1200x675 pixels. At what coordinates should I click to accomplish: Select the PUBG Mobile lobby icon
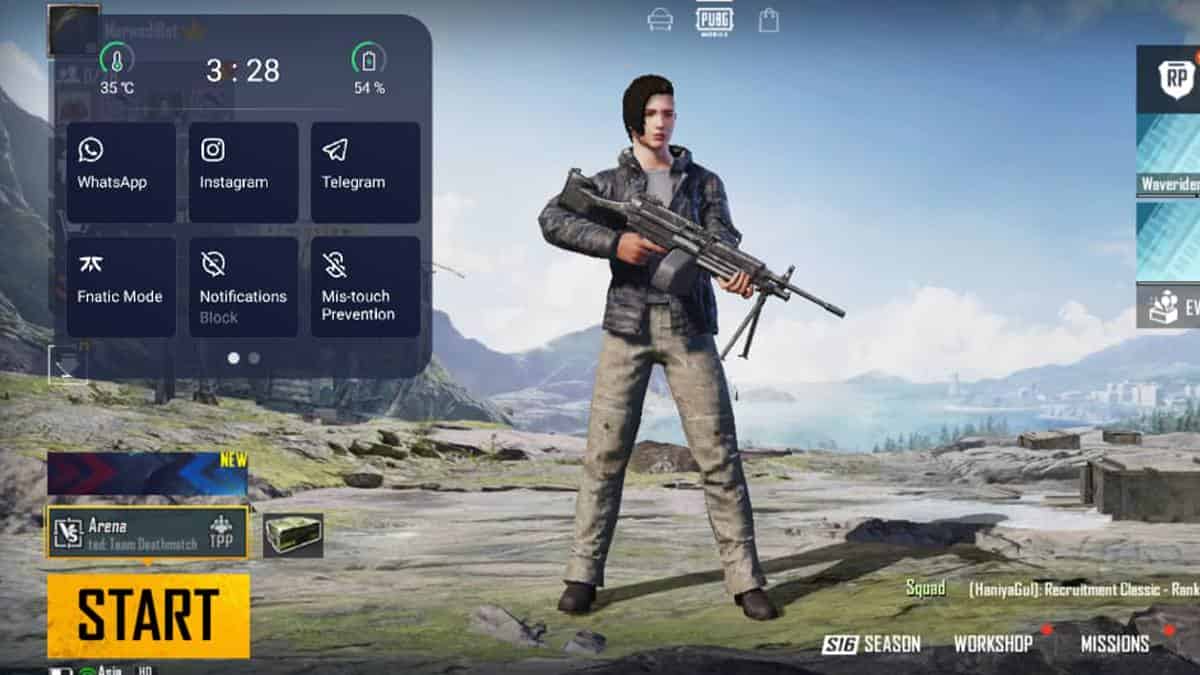click(x=714, y=20)
